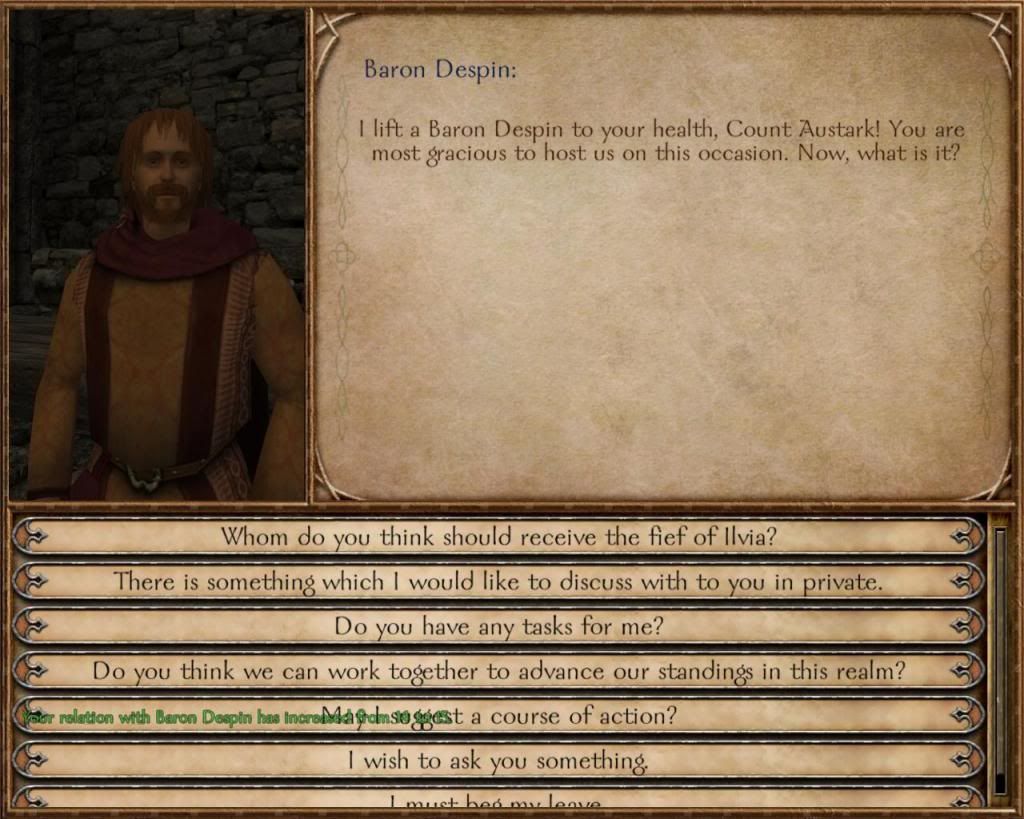Choose "I wish to ask you something."

(498, 761)
